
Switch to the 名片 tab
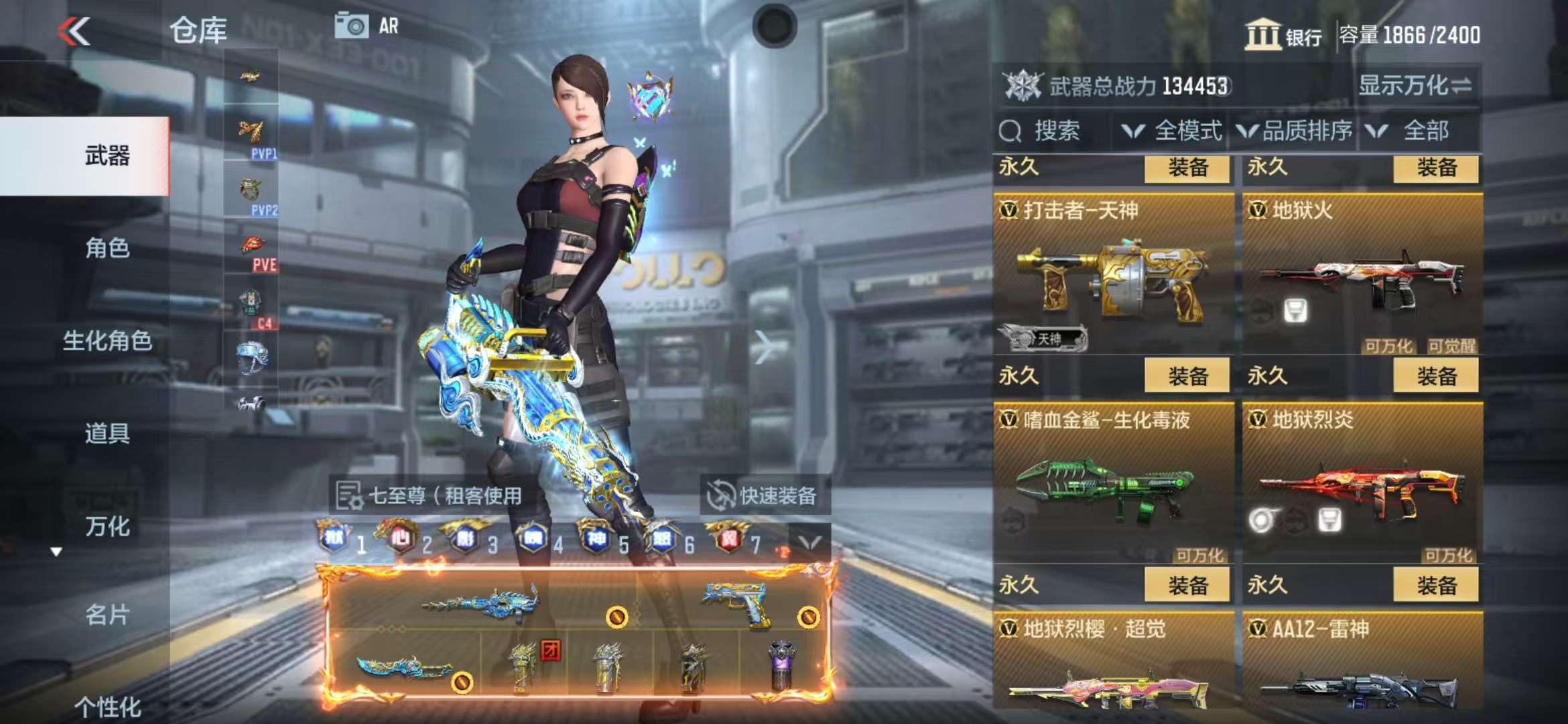click(x=107, y=615)
